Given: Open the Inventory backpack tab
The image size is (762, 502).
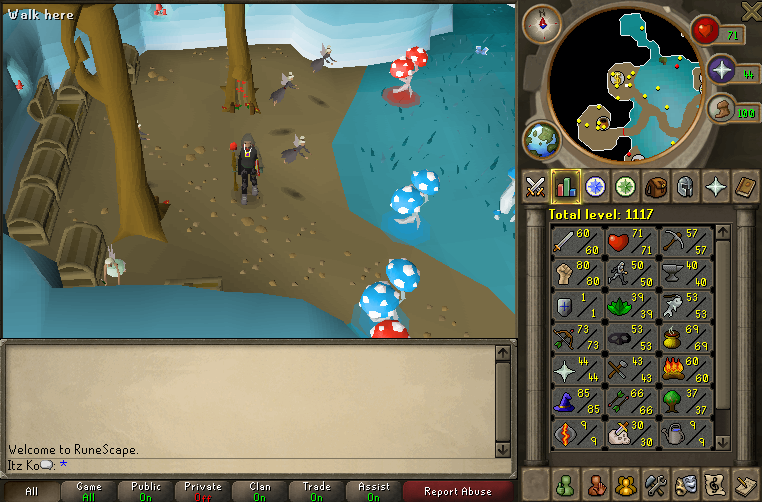Looking at the screenshot, I should click(656, 187).
